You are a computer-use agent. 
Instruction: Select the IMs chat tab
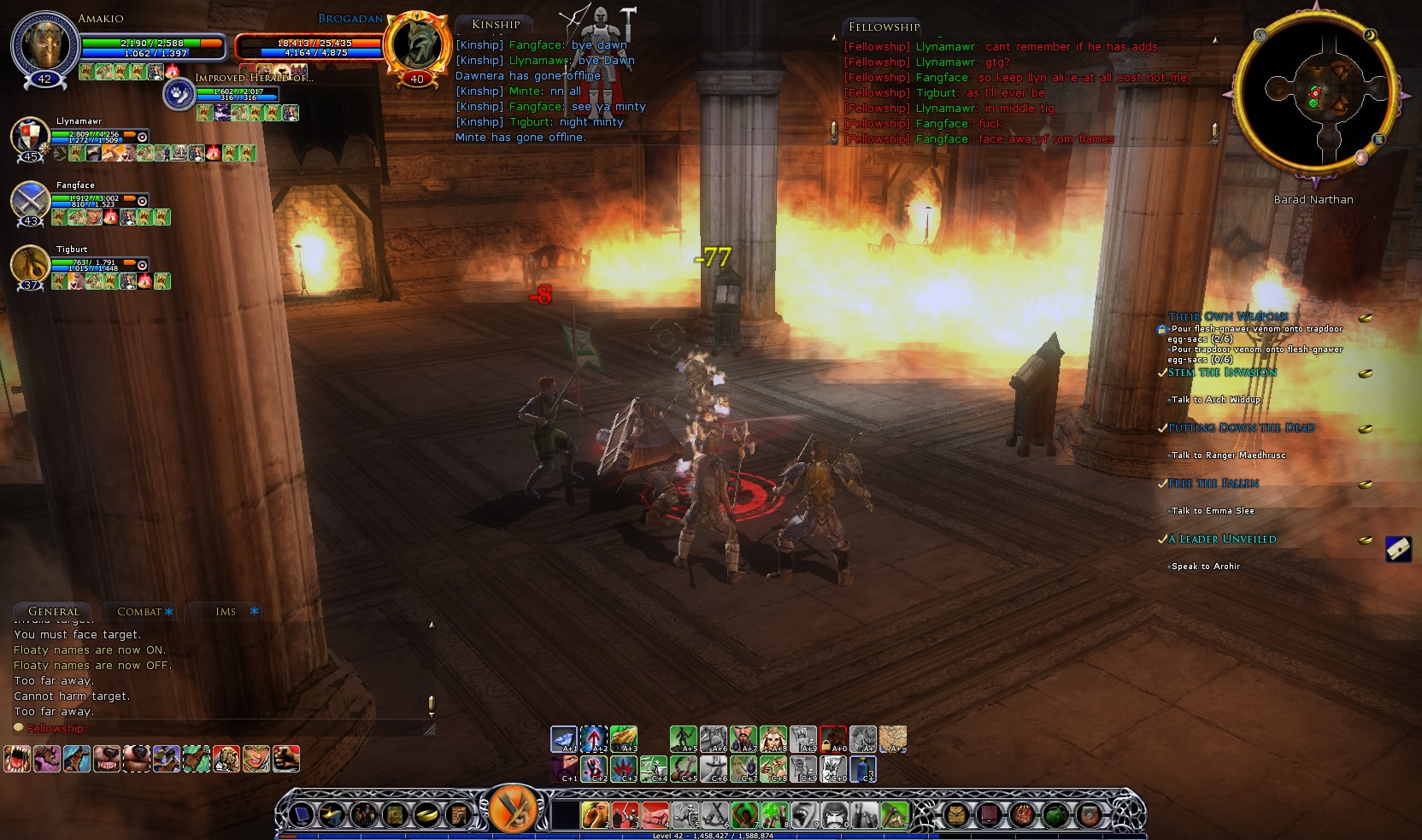226,612
